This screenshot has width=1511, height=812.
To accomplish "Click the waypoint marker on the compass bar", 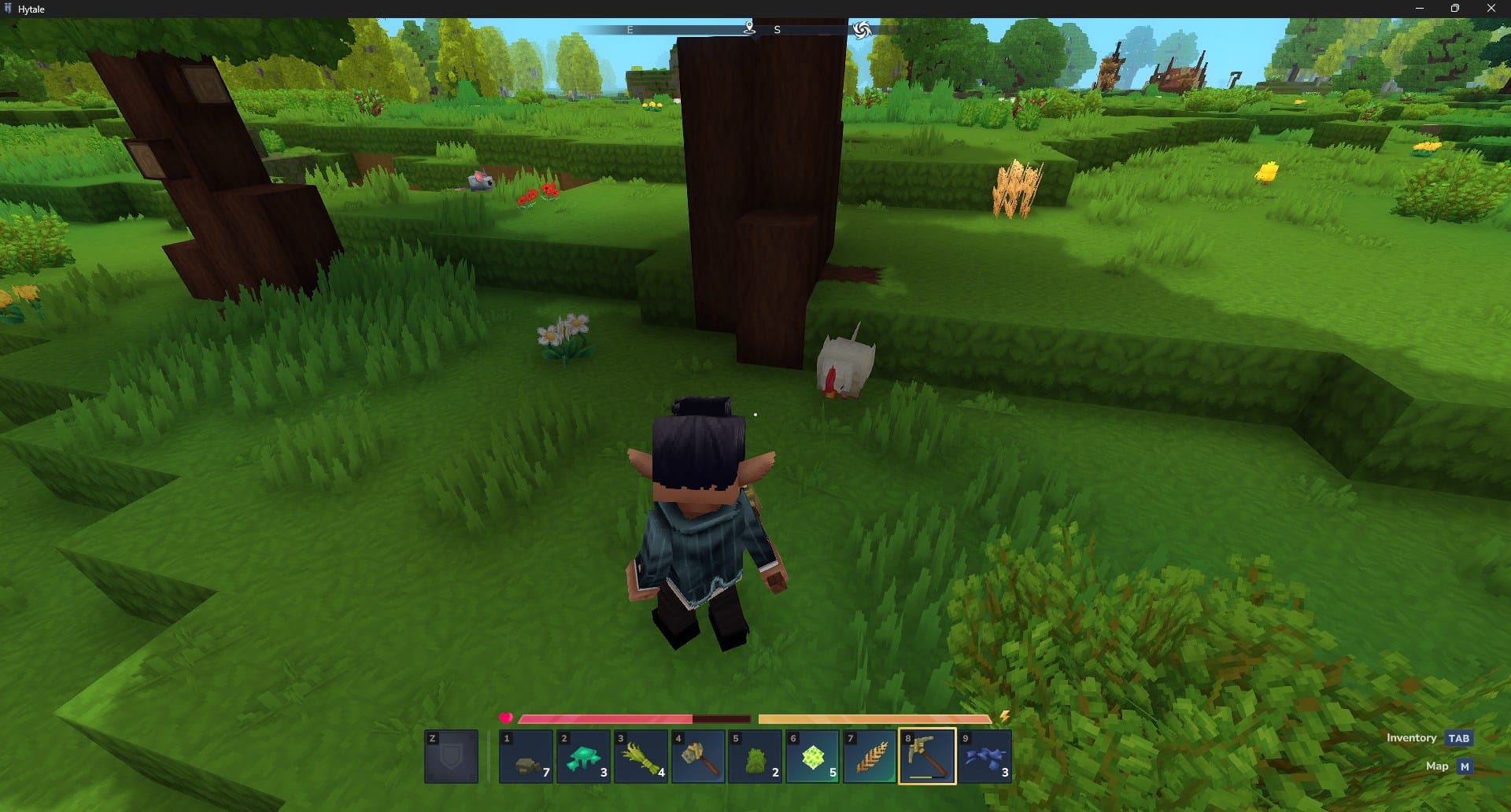I will (748, 27).
